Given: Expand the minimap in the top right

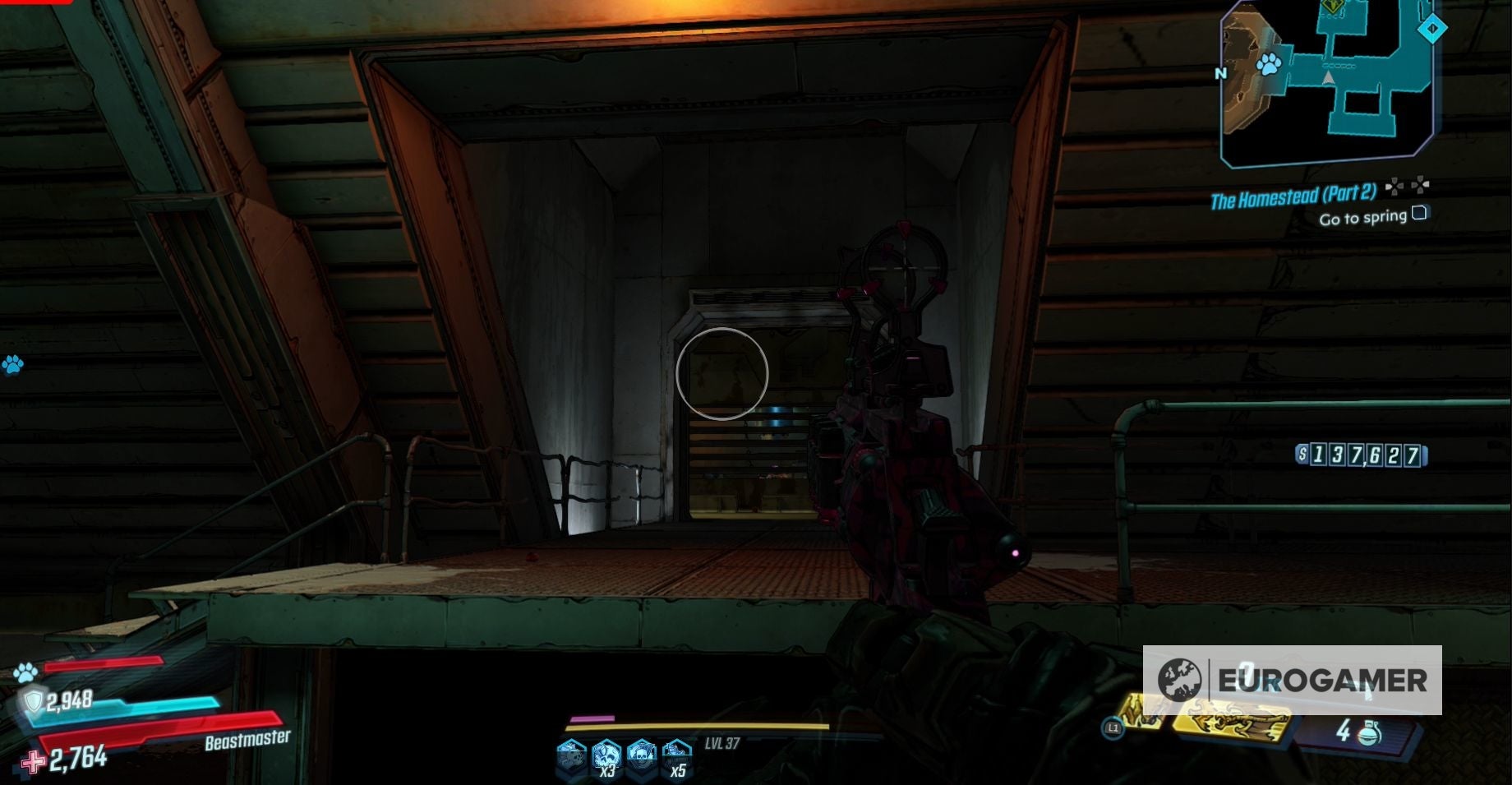Looking at the screenshot, I should click(1327, 78).
